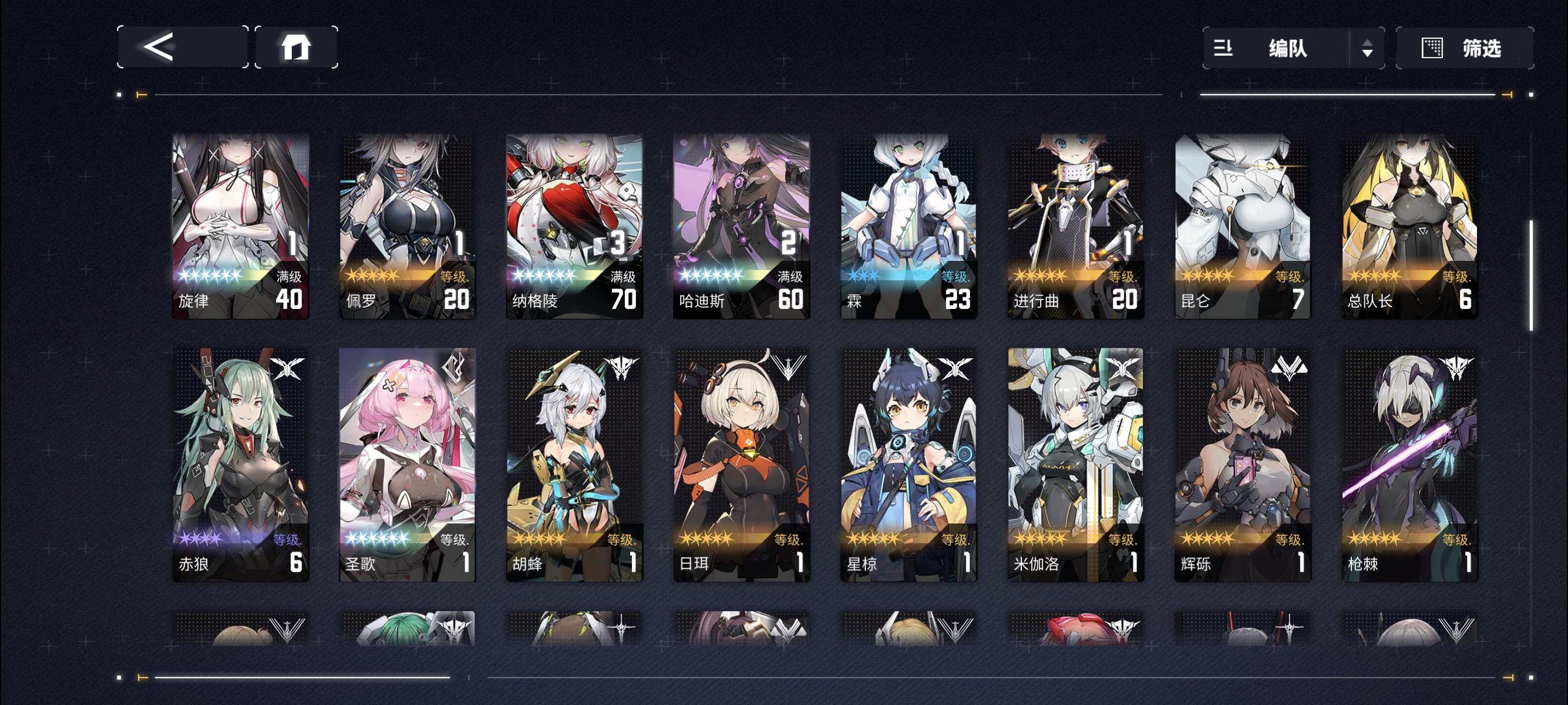Toggle the sort direction arrows beside 编队
The width and height of the screenshot is (1568, 705).
(1367, 49)
